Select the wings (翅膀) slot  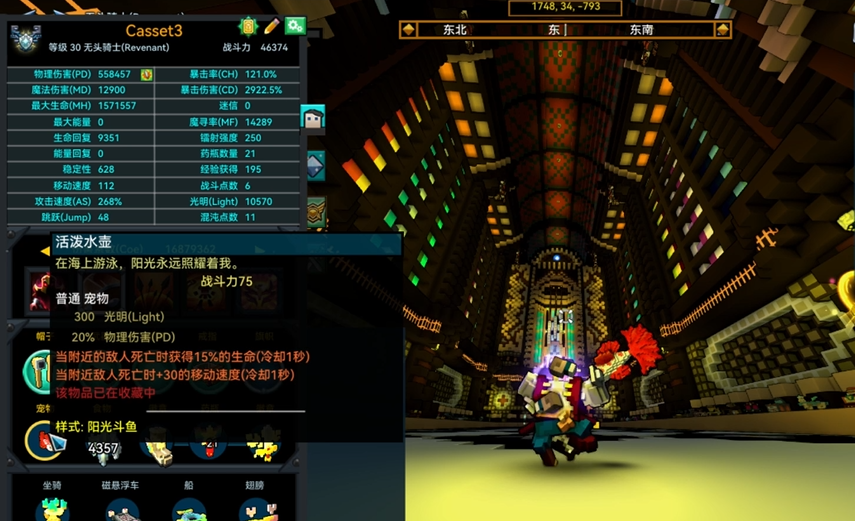click(x=255, y=508)
